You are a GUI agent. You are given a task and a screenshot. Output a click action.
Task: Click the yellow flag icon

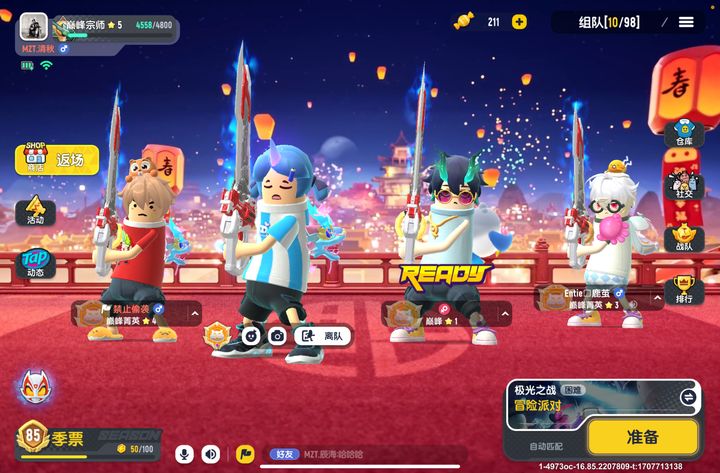click(245, 454)
